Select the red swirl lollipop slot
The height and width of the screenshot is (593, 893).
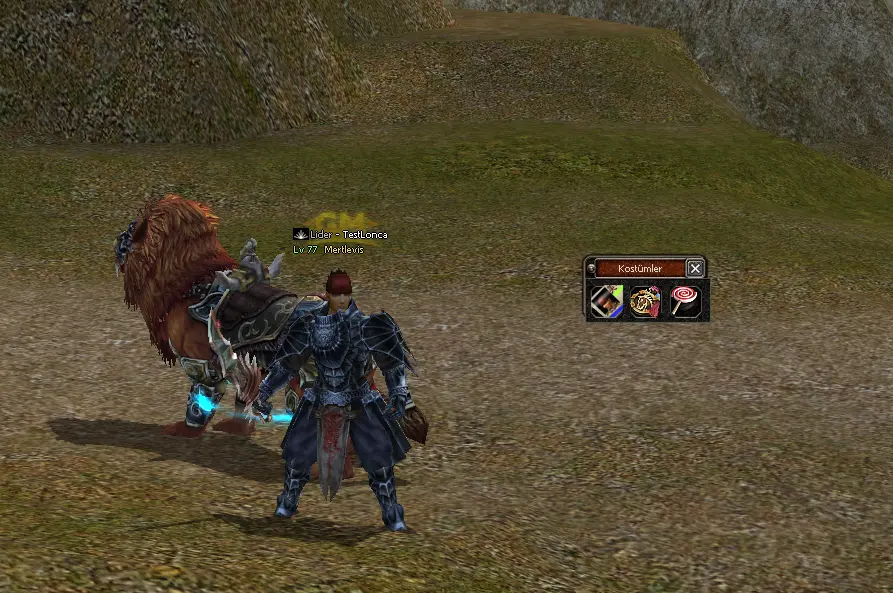point(685,301)
